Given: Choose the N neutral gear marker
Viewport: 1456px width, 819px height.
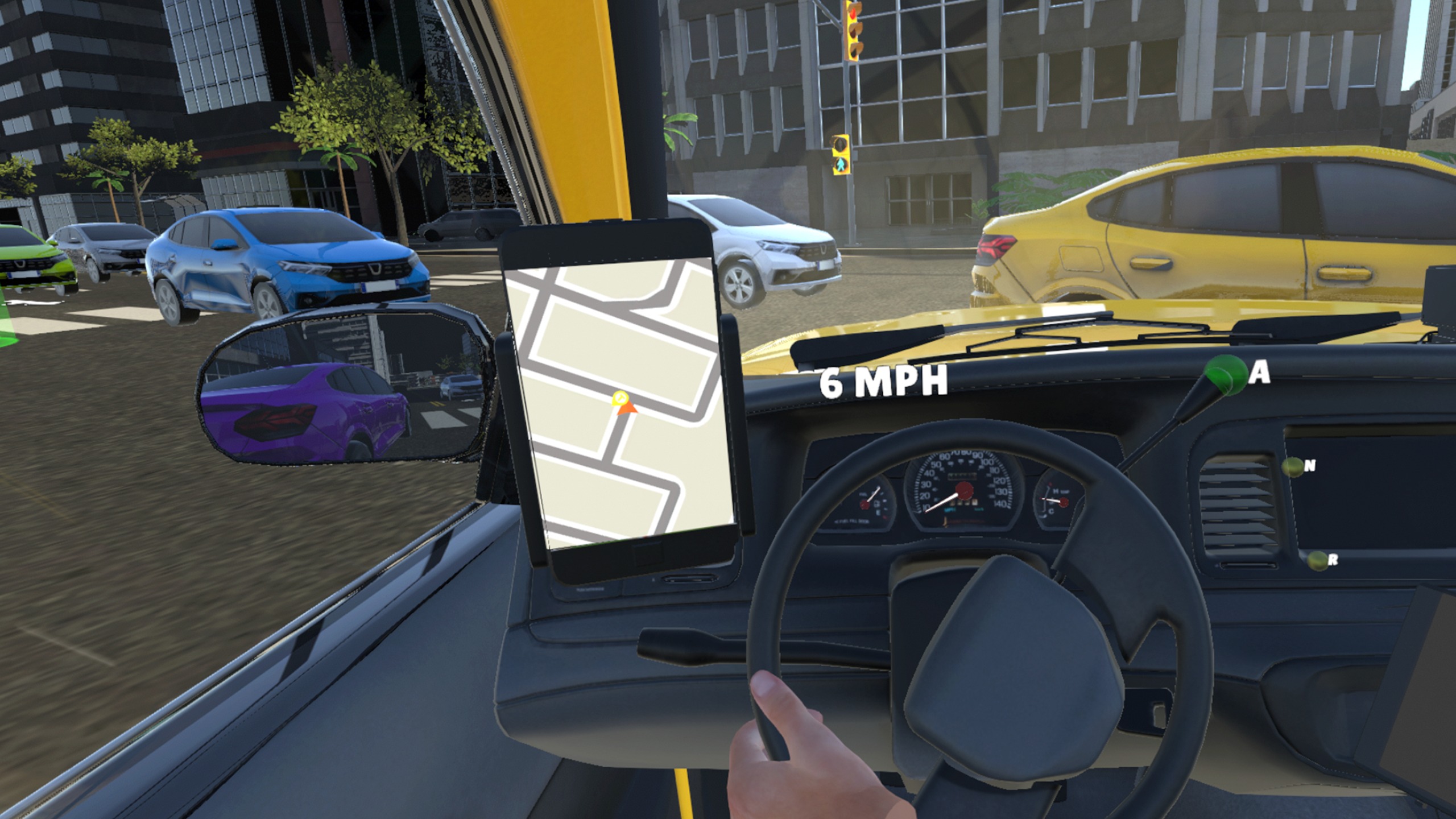Looking at the screenshot, I should 1293,466.
